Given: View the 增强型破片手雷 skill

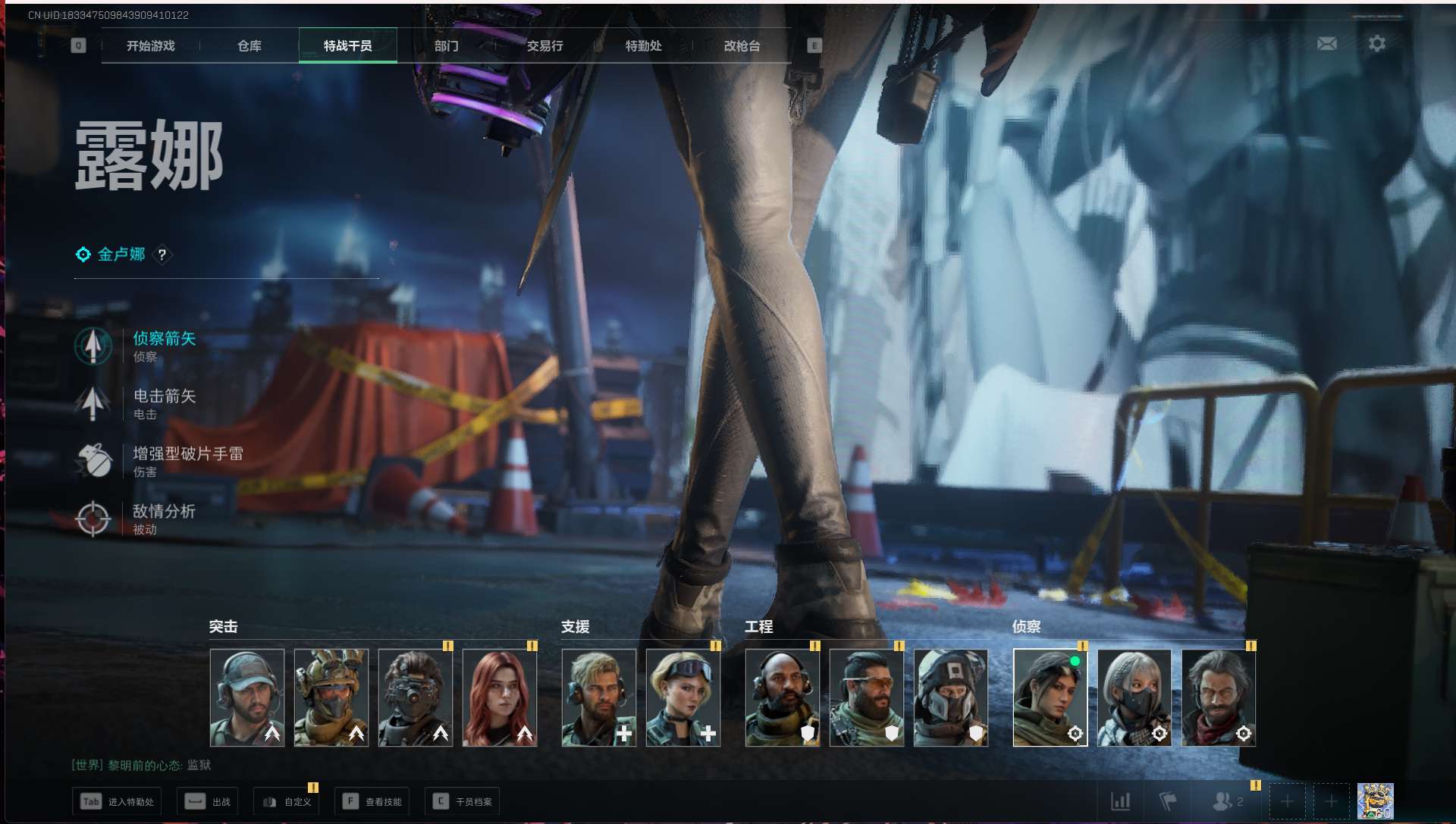Looking at the screenshot, I should [187, 461].
